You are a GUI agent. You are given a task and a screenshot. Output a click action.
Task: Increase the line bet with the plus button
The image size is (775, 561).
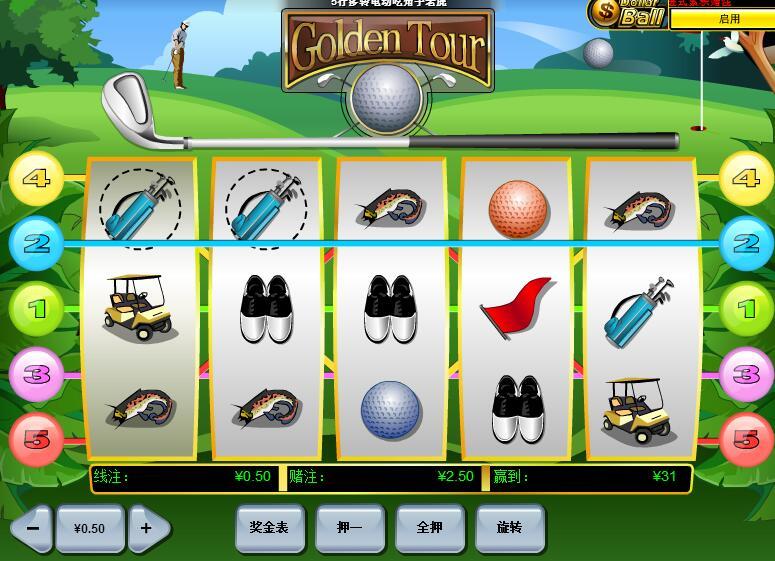tap(147, 528)
